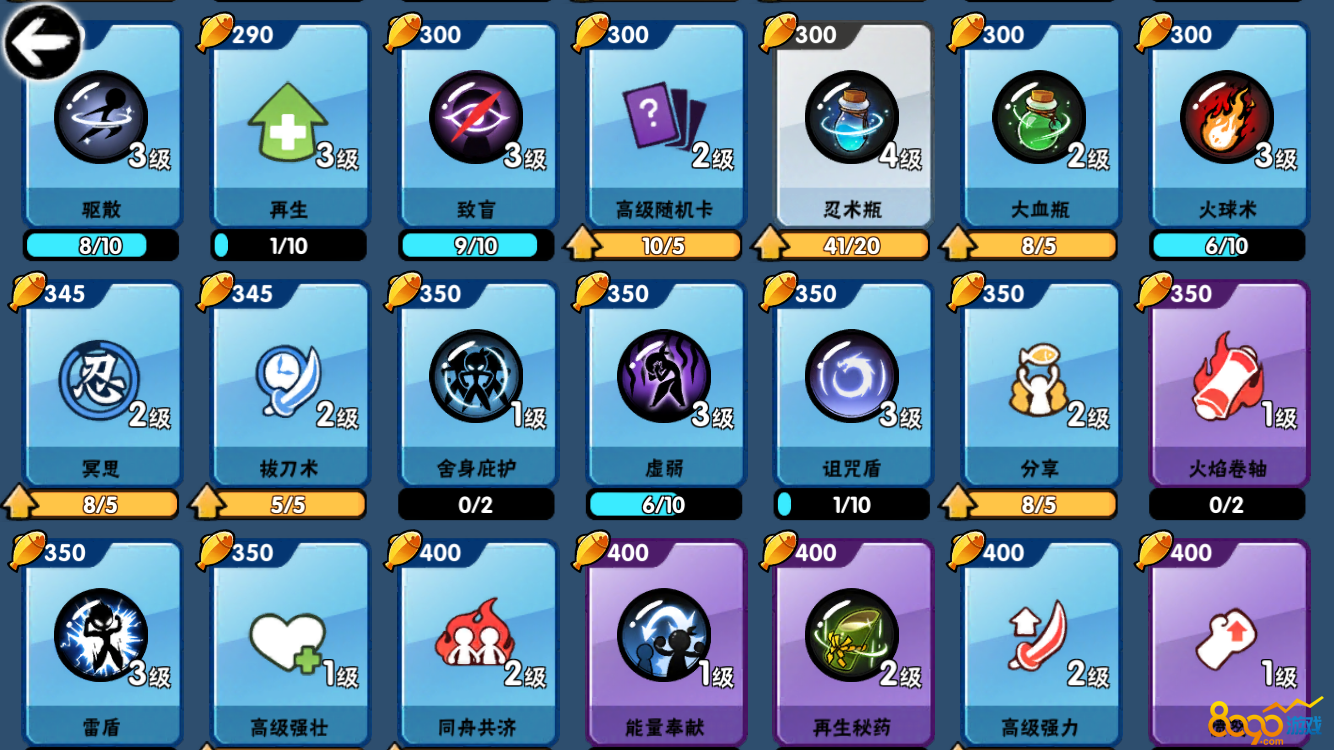This screenshot has height=750, width=1334.
Task: Choose the 致盲 blinding eye card
Action: [476, 125]
